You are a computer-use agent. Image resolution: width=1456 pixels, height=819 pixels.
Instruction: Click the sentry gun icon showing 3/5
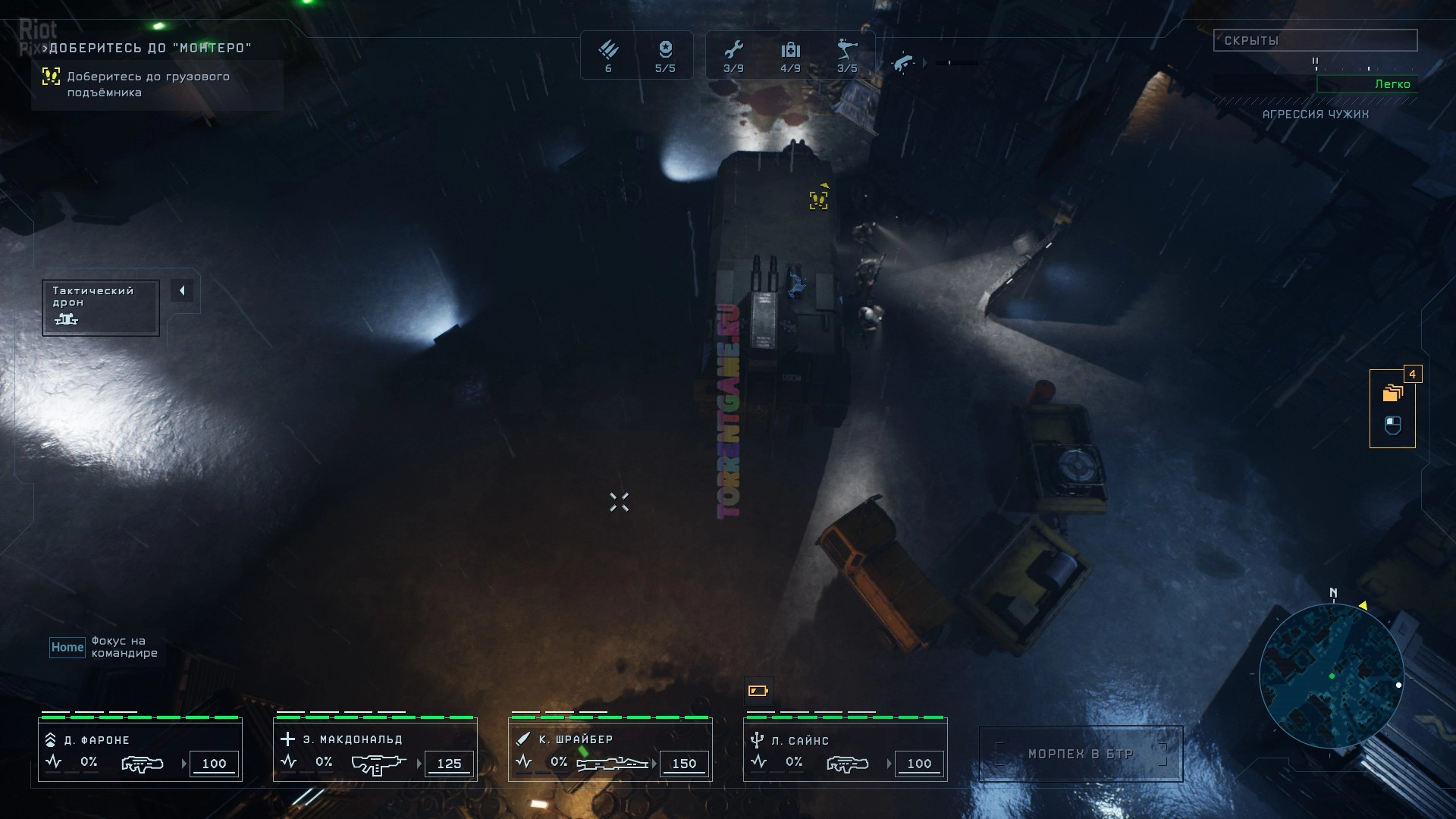[847, 55]
